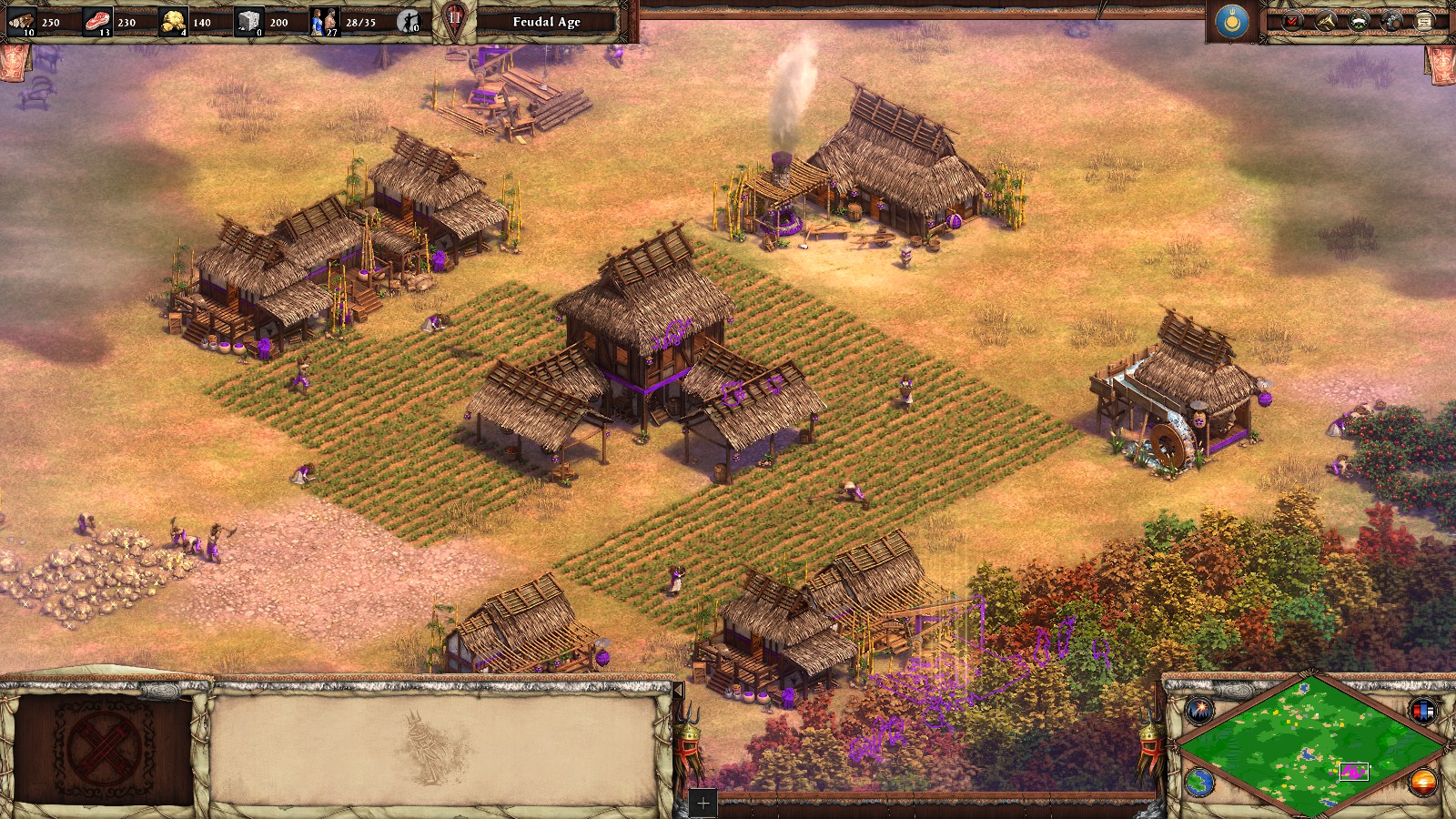Click the blue civilization emblem
The image size is (1456, 819).
1232,21
